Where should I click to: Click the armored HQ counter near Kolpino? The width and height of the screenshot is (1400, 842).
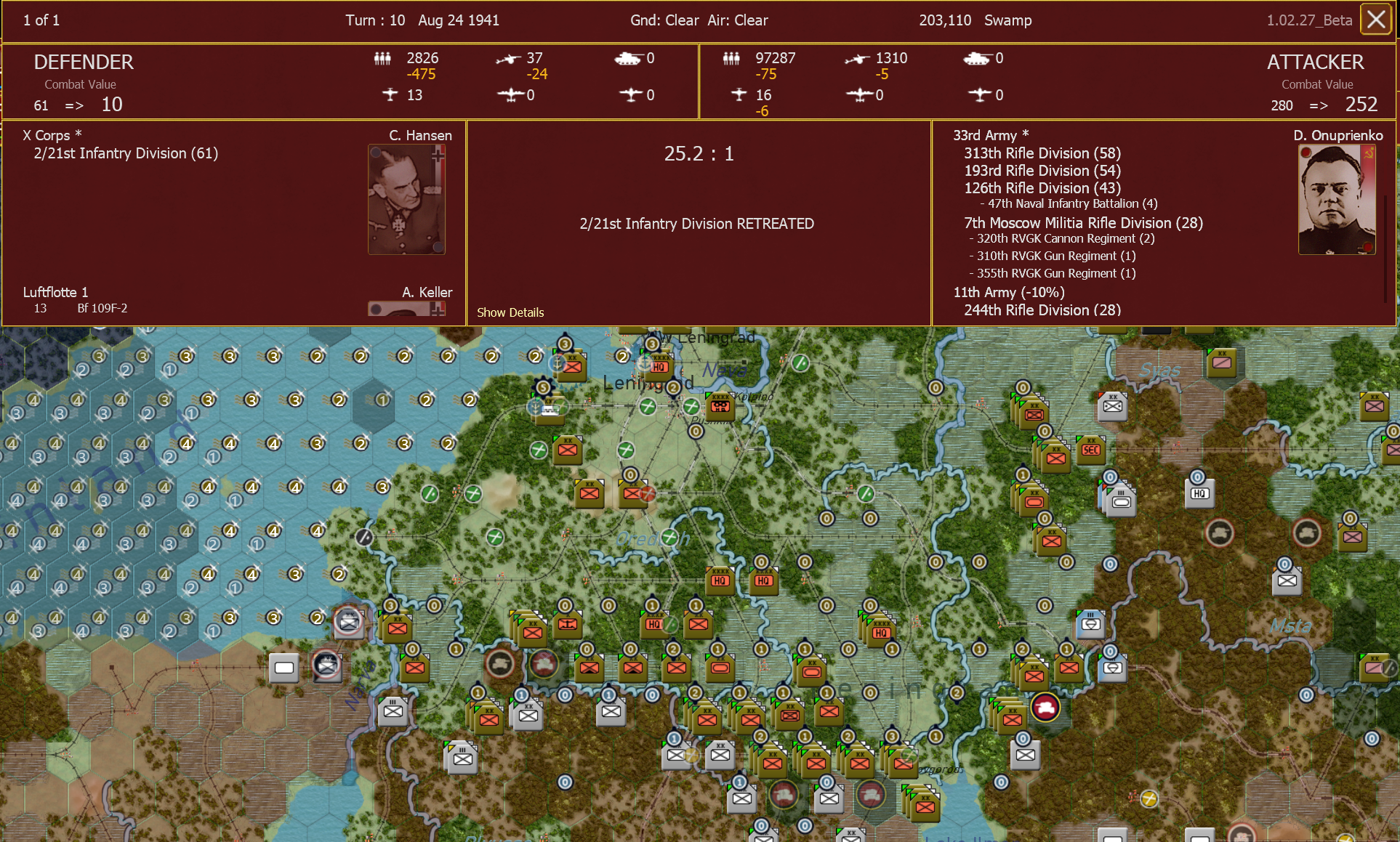click(719, 407)
